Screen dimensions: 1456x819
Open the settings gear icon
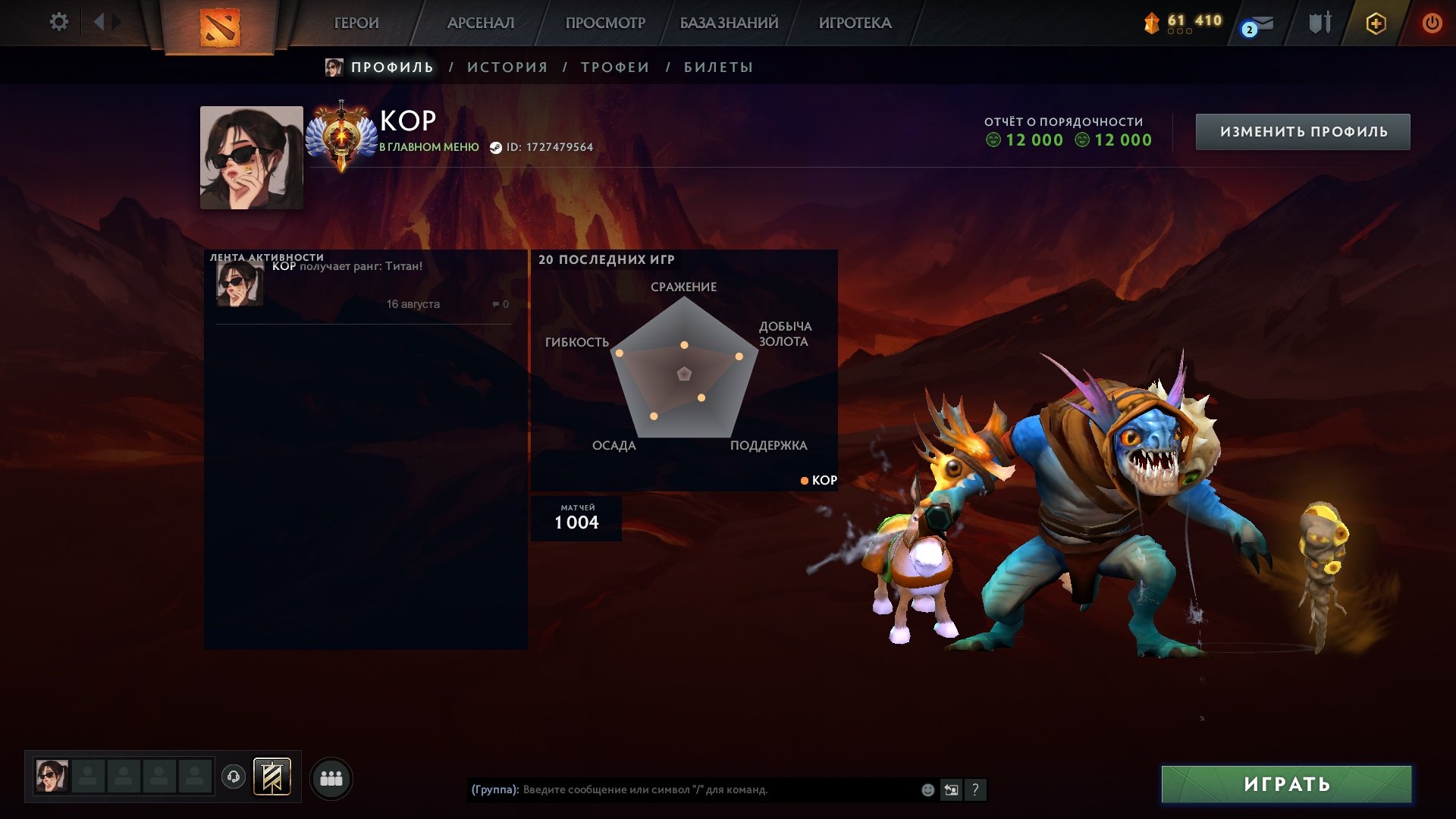(59, 23)
